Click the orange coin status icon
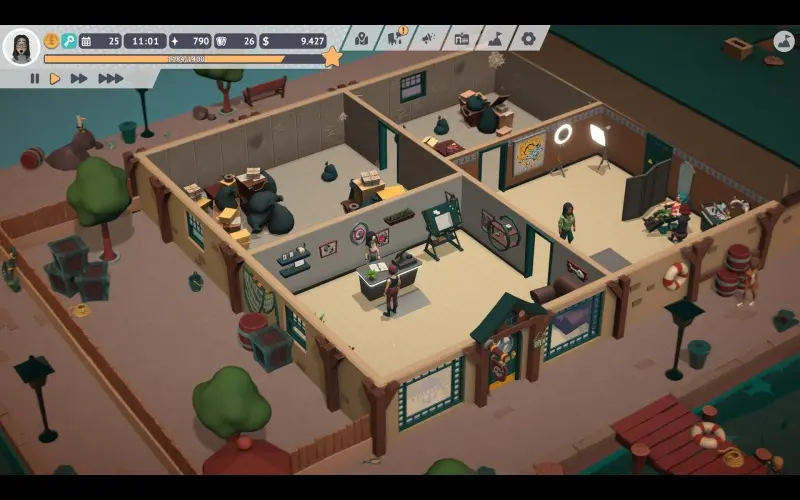 [x=51, y=41]
